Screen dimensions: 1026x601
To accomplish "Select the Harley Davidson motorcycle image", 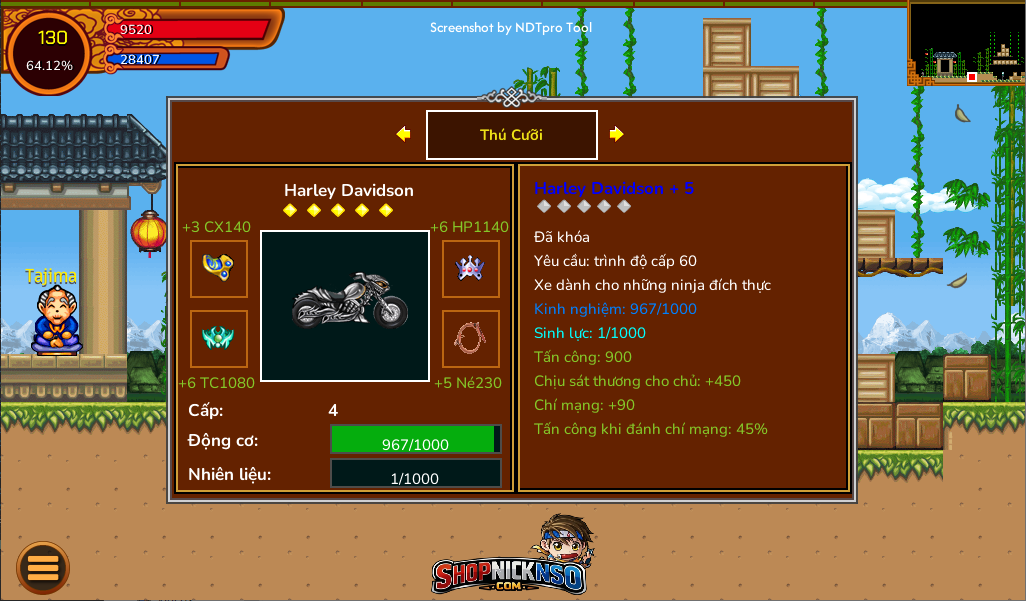I will pyautogui.click(x=345, y=305).
